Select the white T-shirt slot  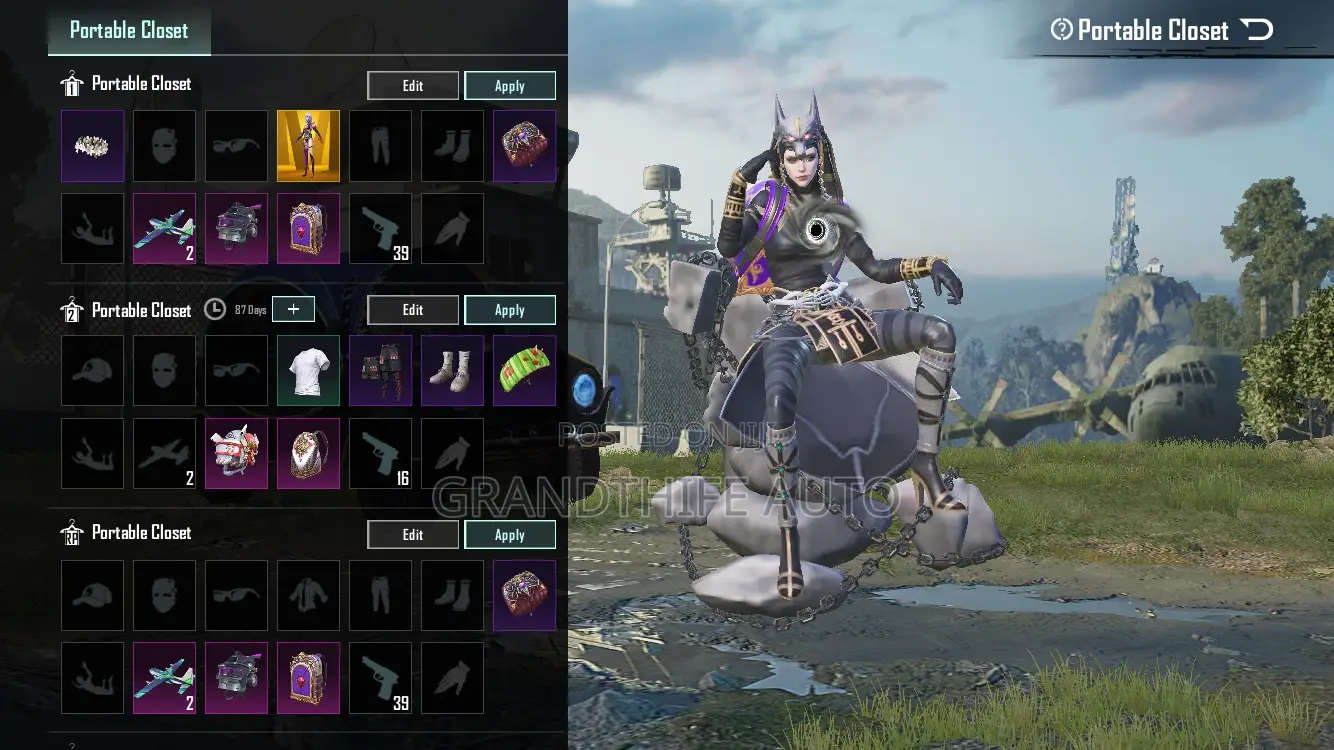(x=308, y=370)
